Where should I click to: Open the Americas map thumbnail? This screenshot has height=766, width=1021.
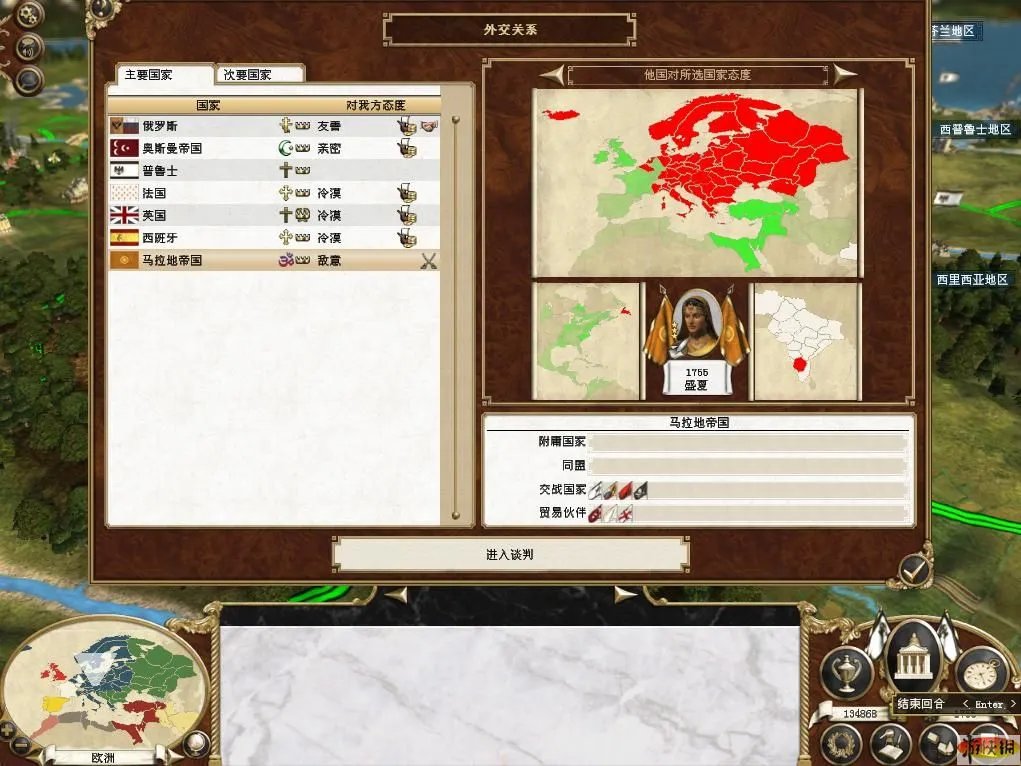tap(586, 341)
